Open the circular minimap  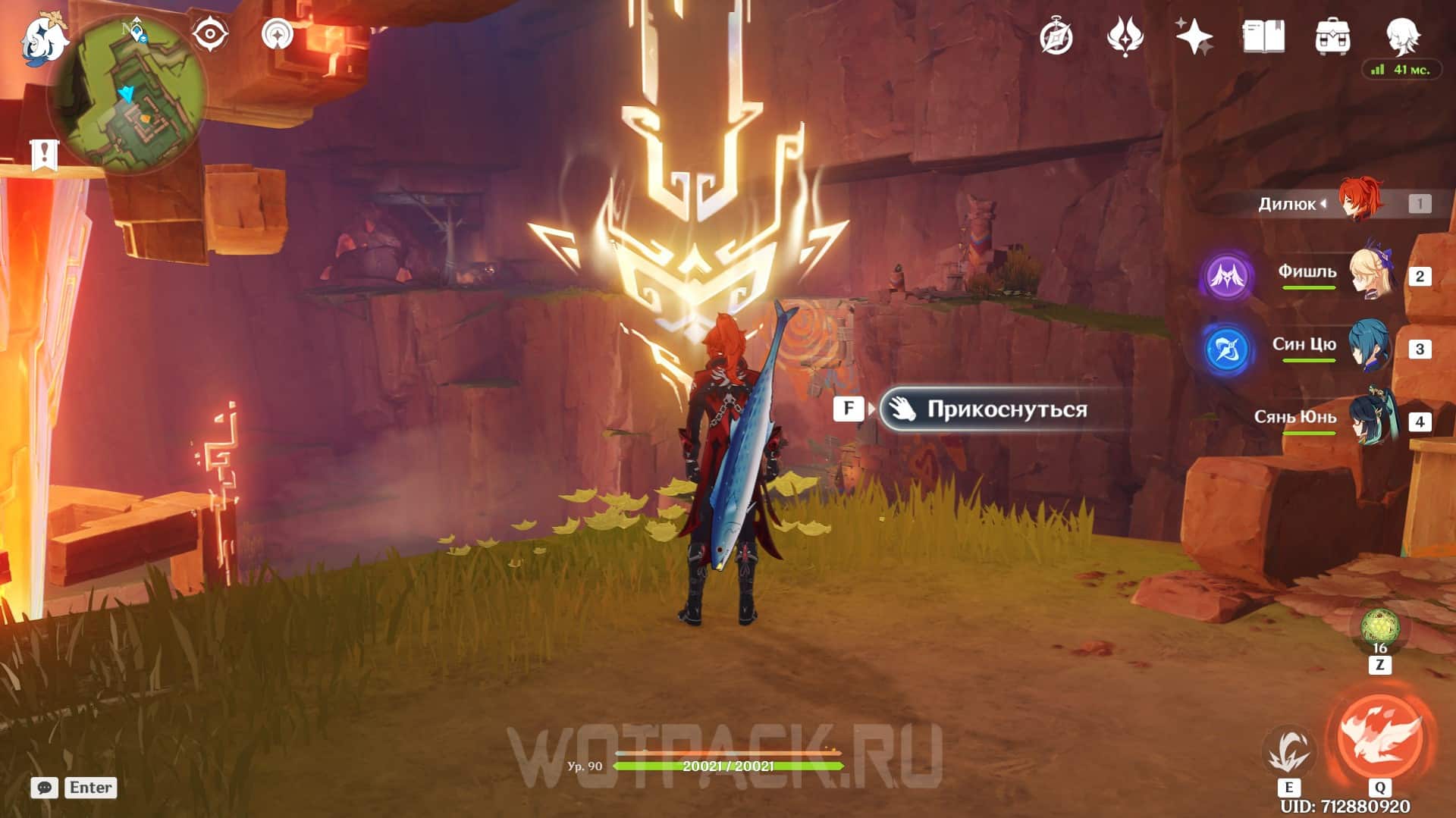click(127, 92)
